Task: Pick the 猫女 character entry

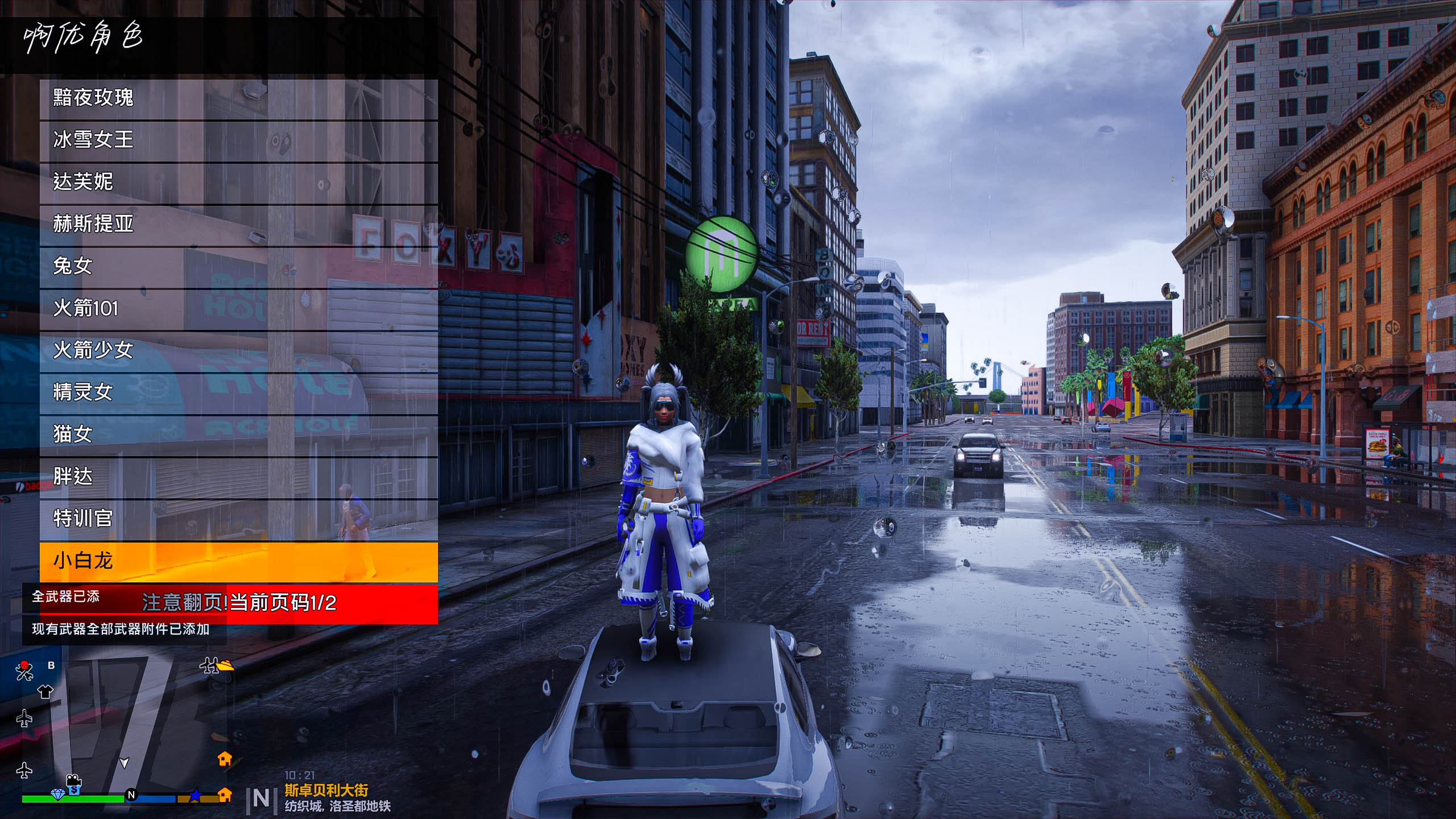Action: (239, 435)
